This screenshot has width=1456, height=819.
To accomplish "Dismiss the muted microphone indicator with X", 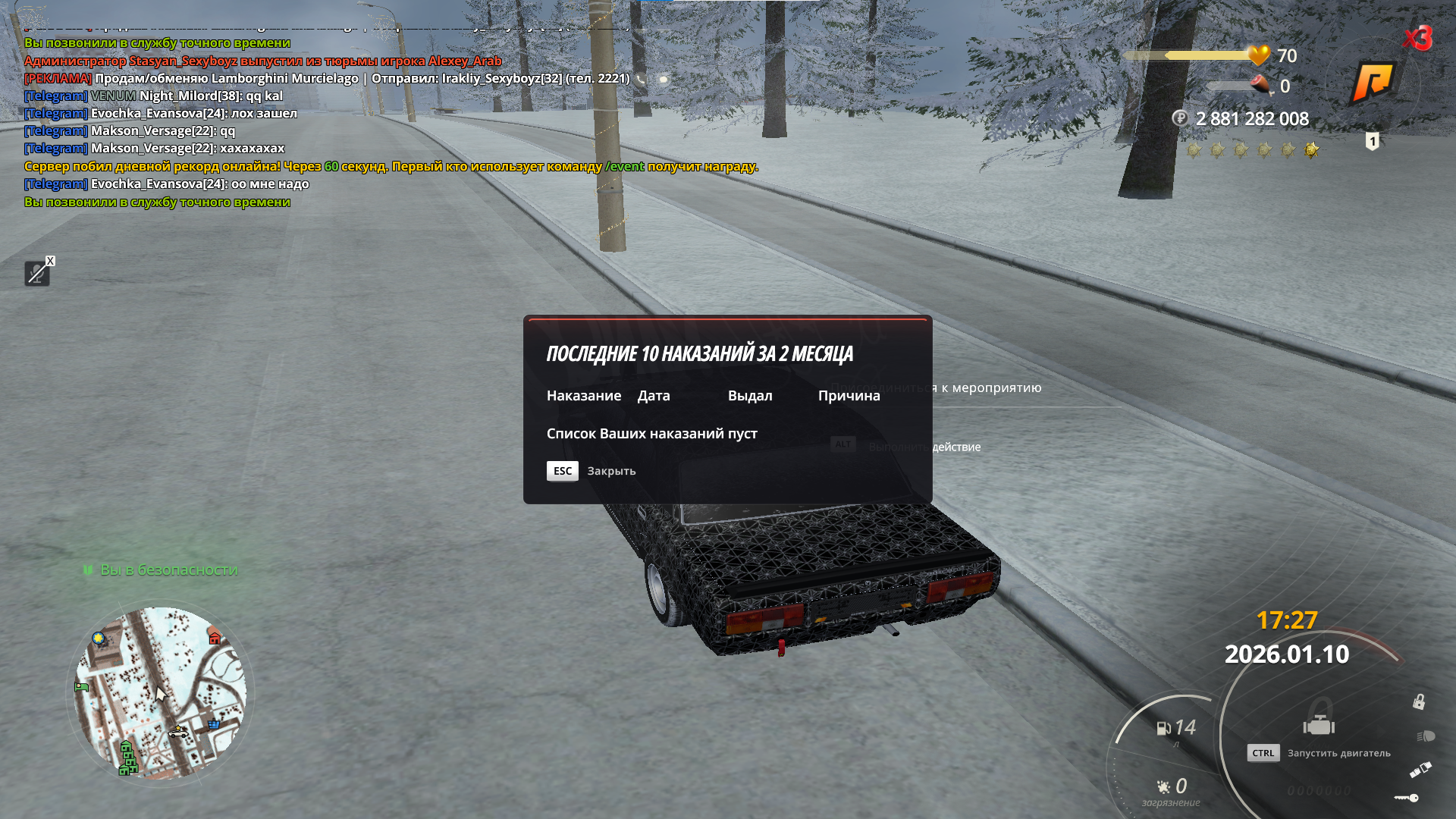I will tap(50, 261).
